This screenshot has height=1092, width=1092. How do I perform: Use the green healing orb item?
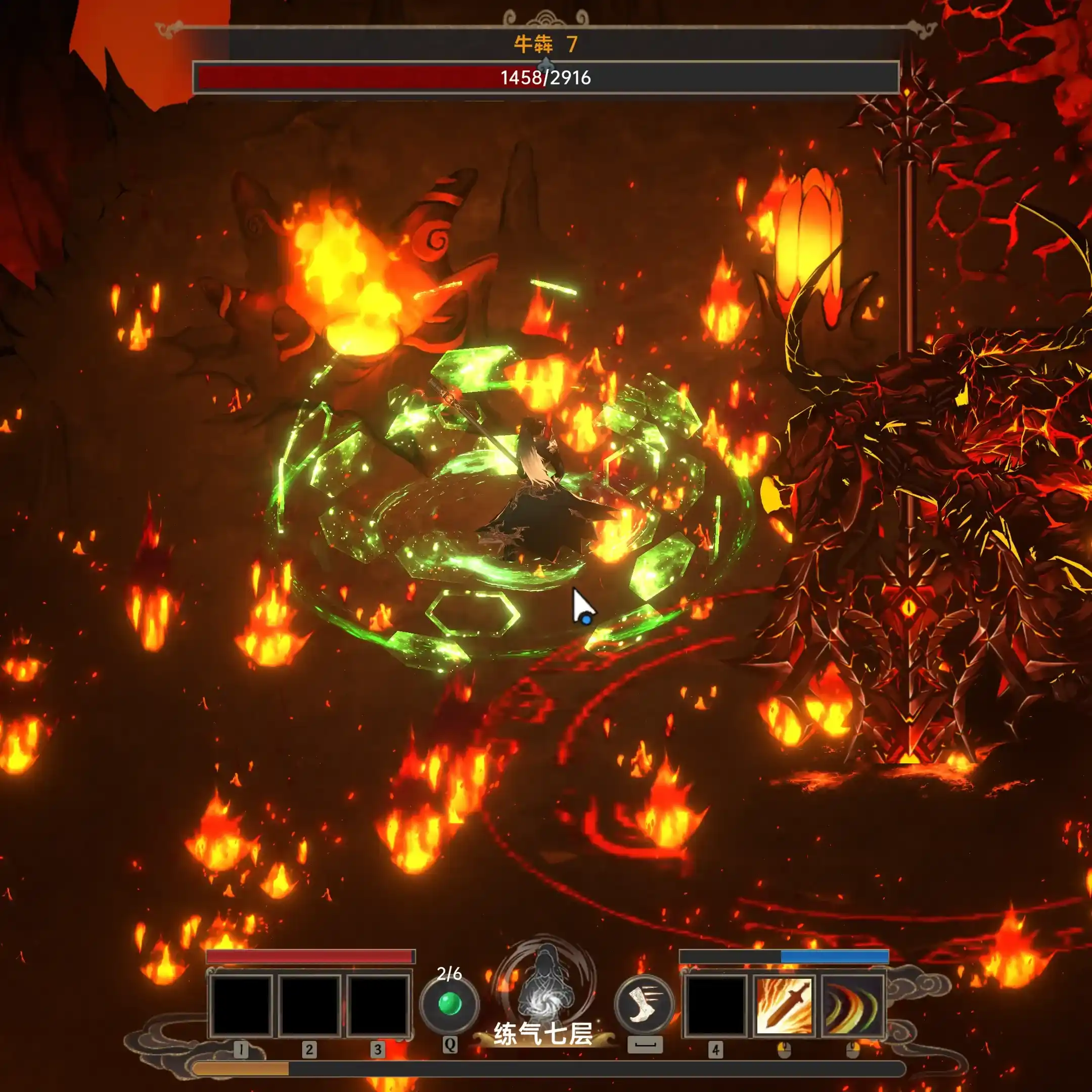click(x=449, y=1005)
